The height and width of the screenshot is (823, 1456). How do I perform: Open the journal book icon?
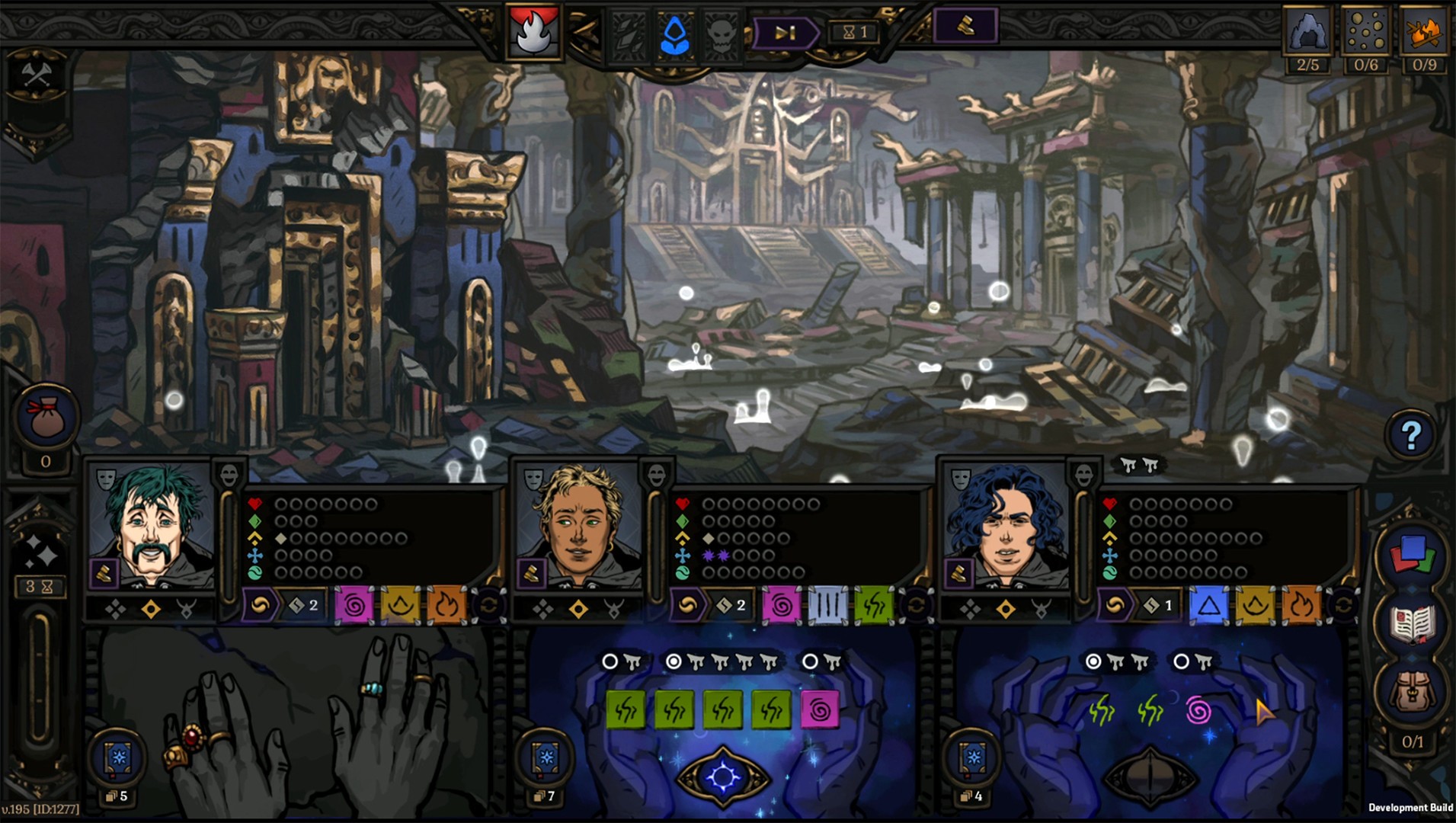point(1412,625)
